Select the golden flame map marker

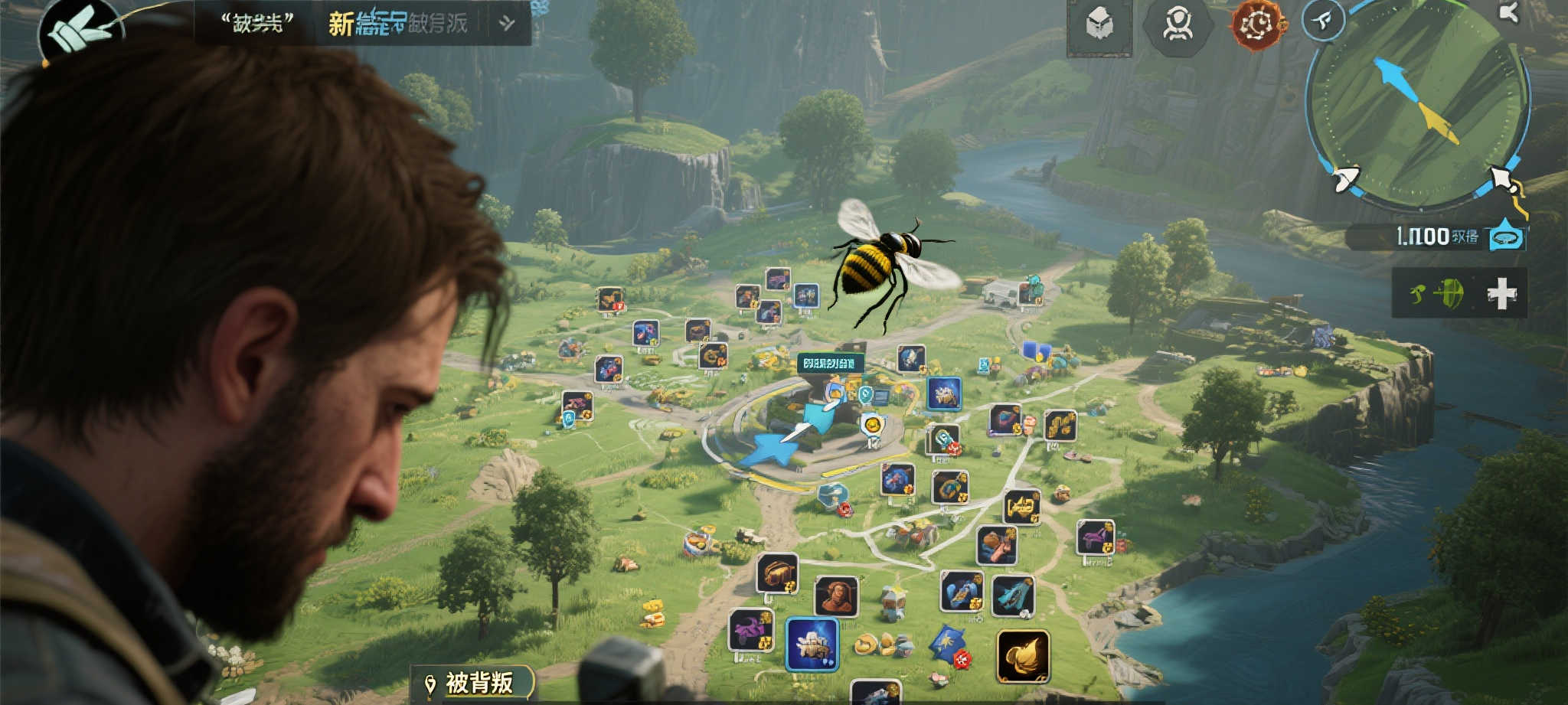click(x=1023, y=656)
